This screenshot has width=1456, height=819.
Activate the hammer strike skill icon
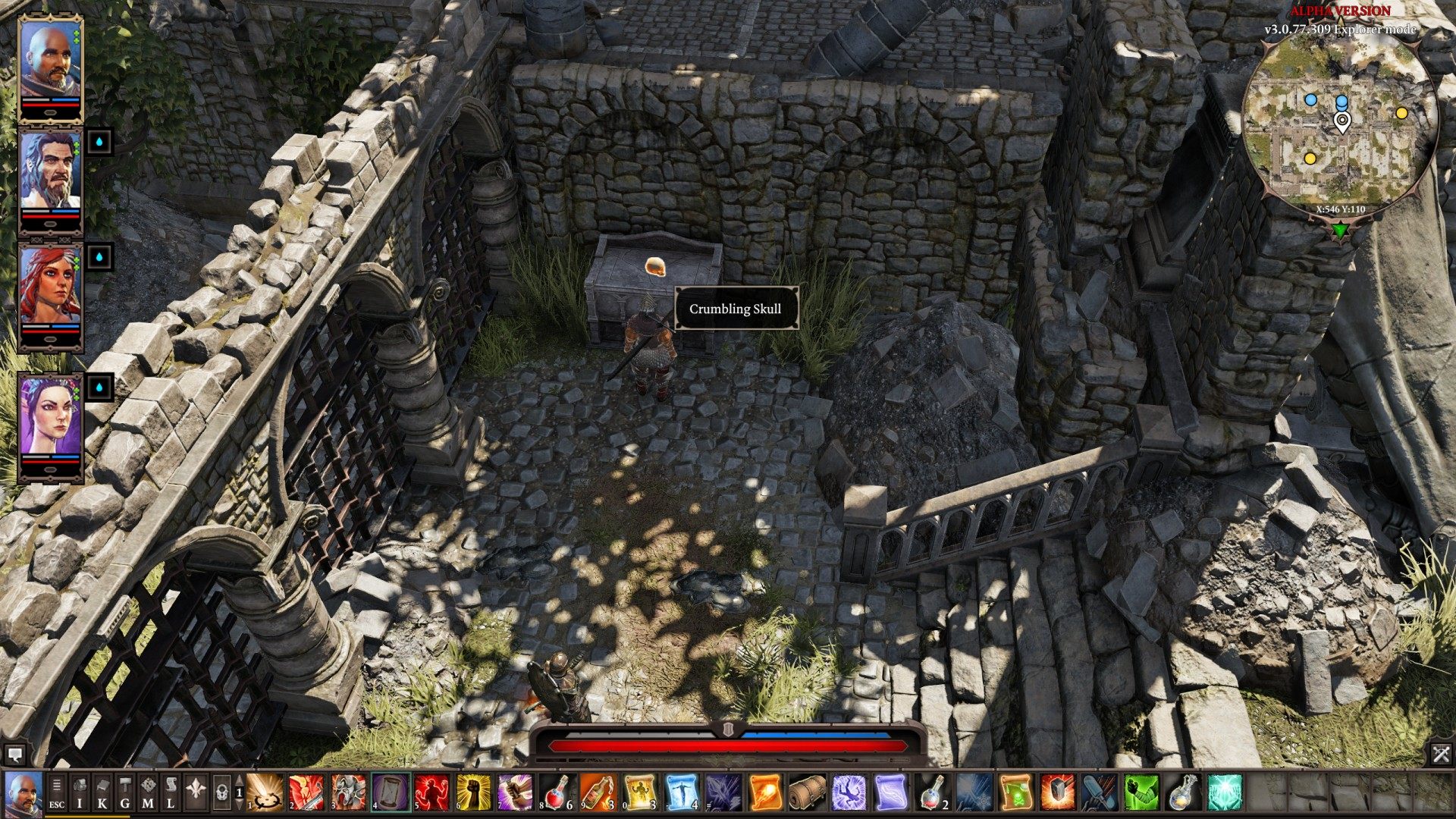click(x=1056, y=792)
